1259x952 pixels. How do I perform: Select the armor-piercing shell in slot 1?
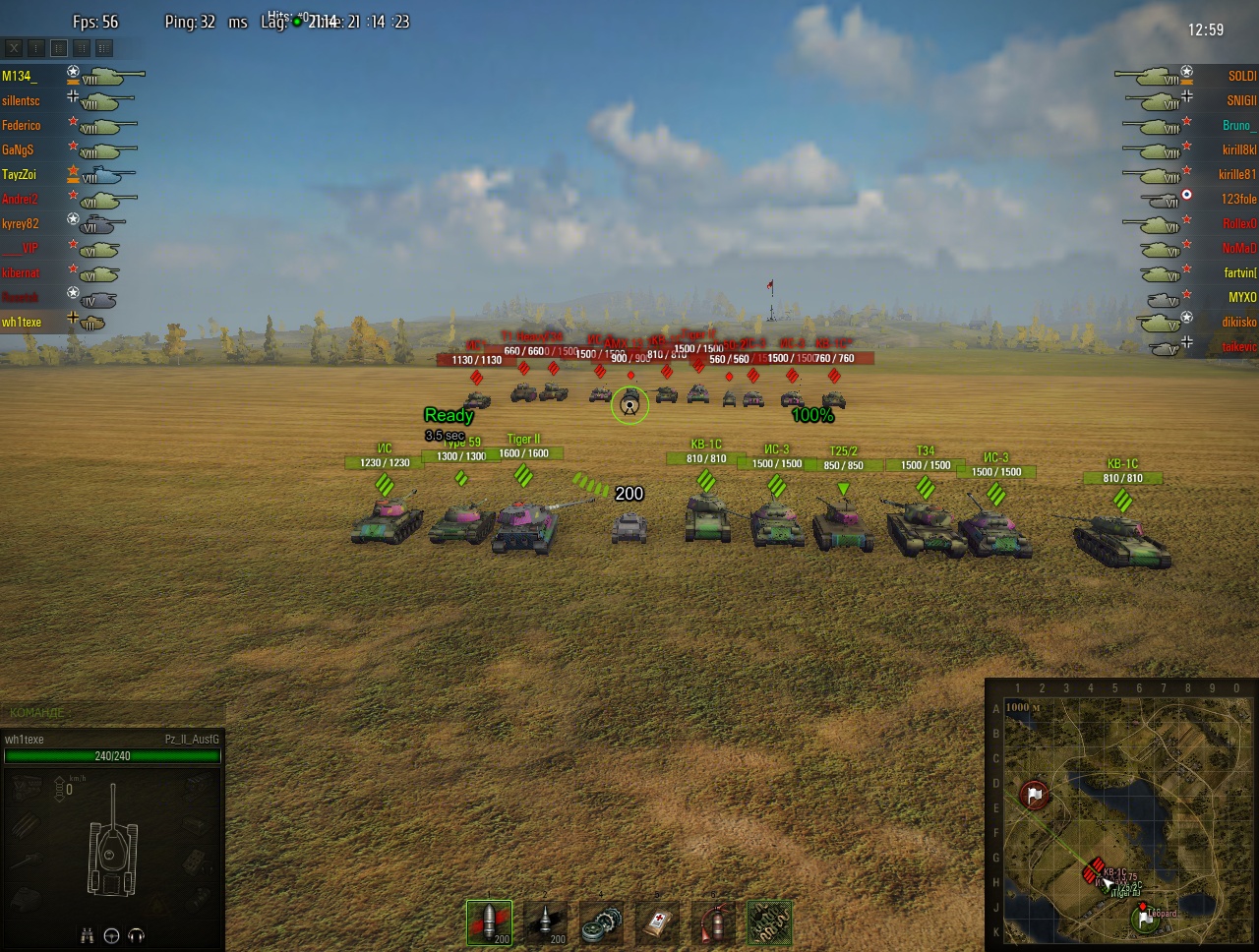[x=489, y=923]
